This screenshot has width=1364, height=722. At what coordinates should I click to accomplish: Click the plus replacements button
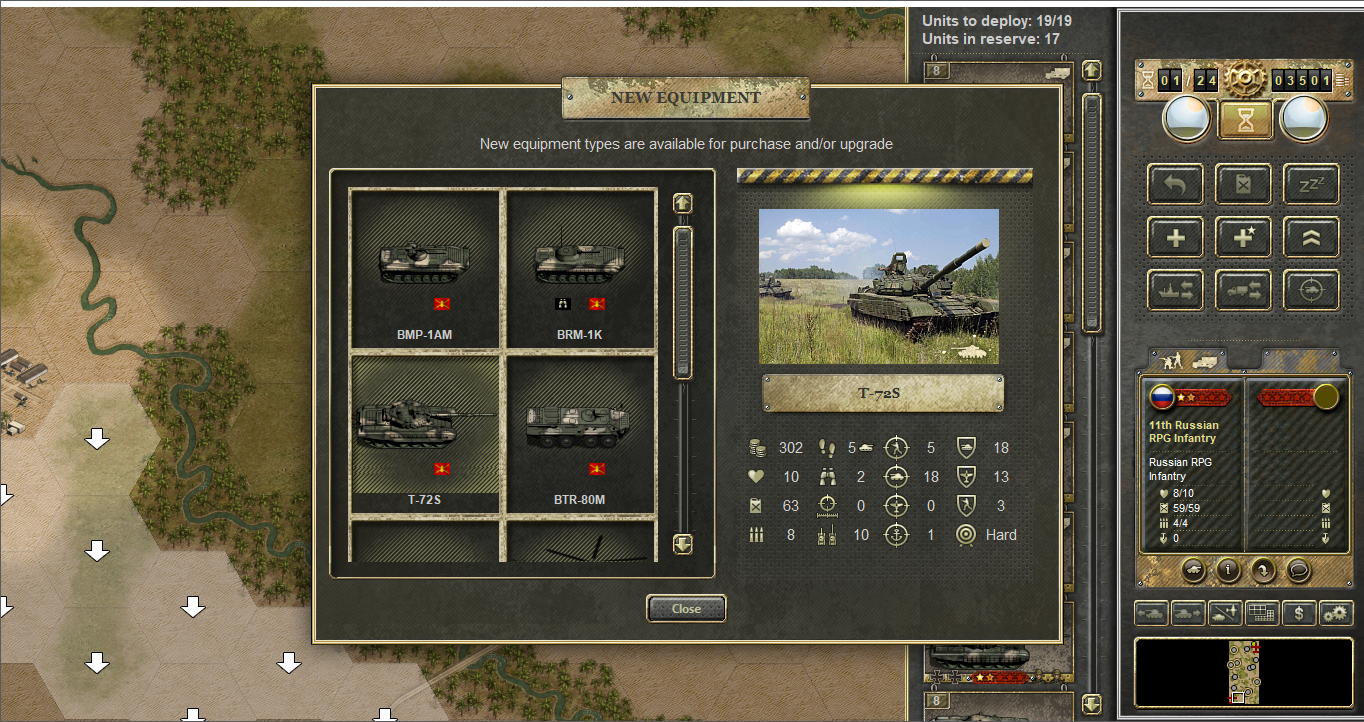1175,237
